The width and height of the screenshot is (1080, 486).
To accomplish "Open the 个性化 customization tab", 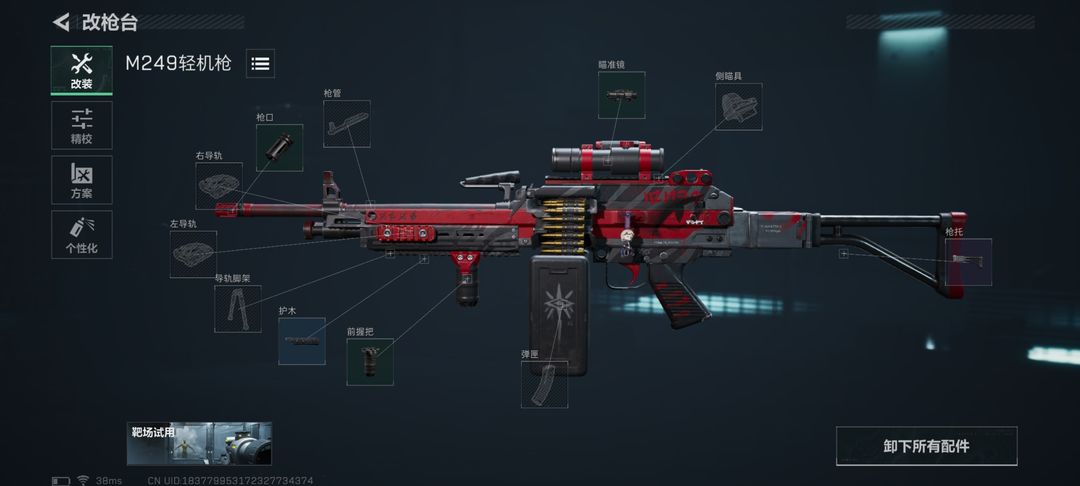I will 81,234.
